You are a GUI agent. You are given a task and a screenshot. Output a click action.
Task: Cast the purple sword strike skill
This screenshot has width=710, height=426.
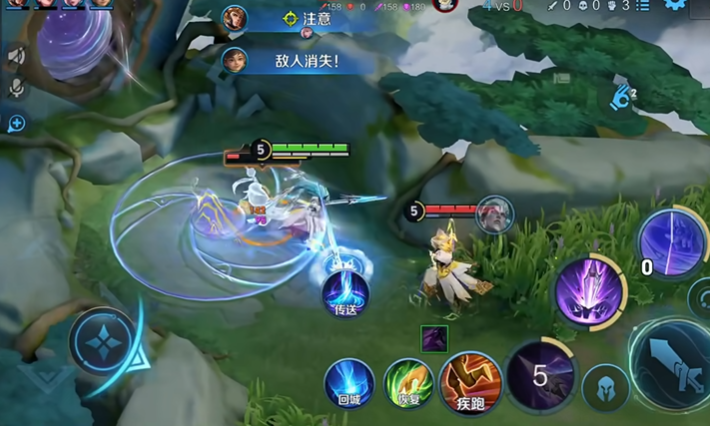click(590, 290)
